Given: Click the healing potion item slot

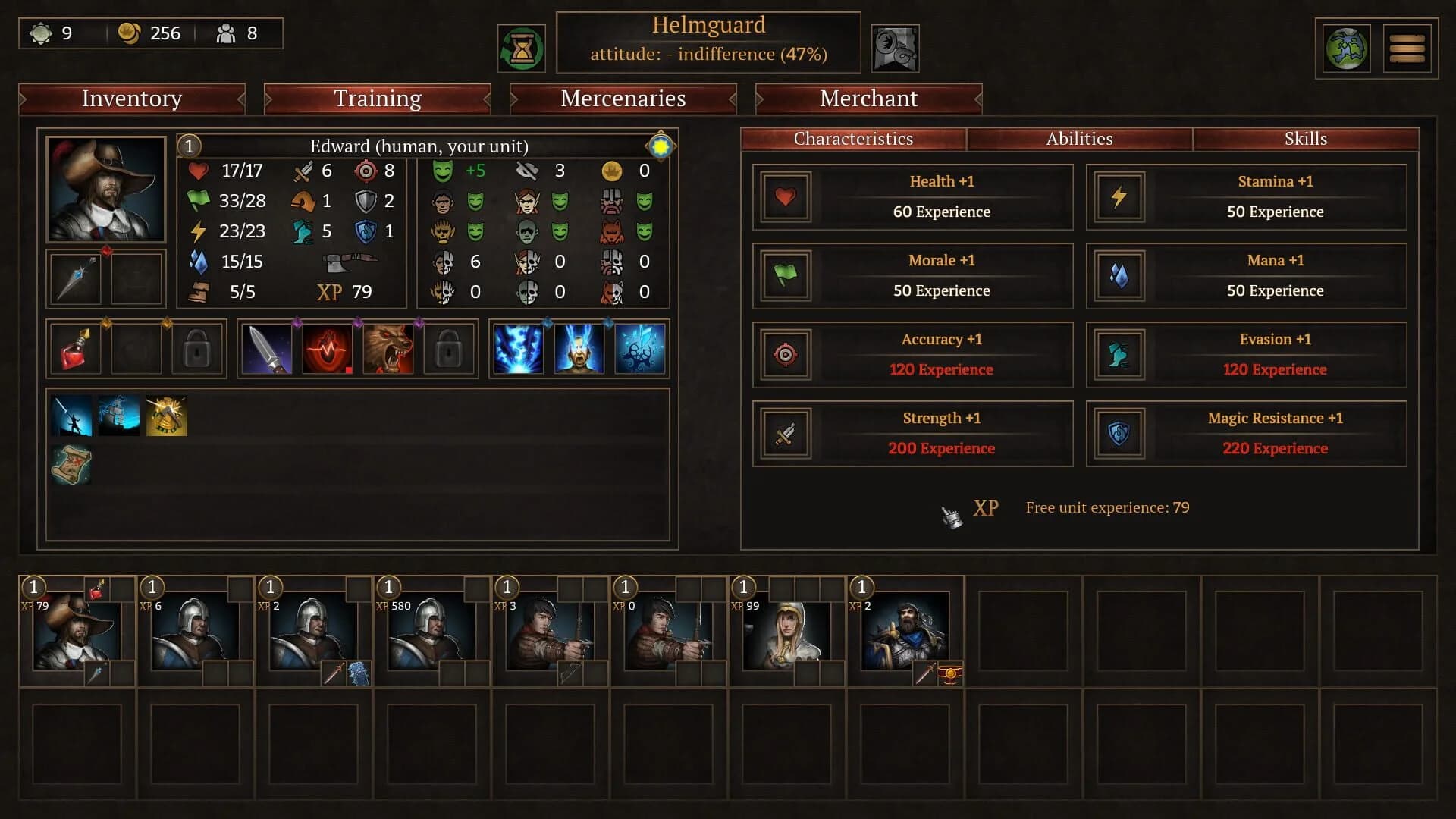Looking at the screenshot, I should pos(75,349).
